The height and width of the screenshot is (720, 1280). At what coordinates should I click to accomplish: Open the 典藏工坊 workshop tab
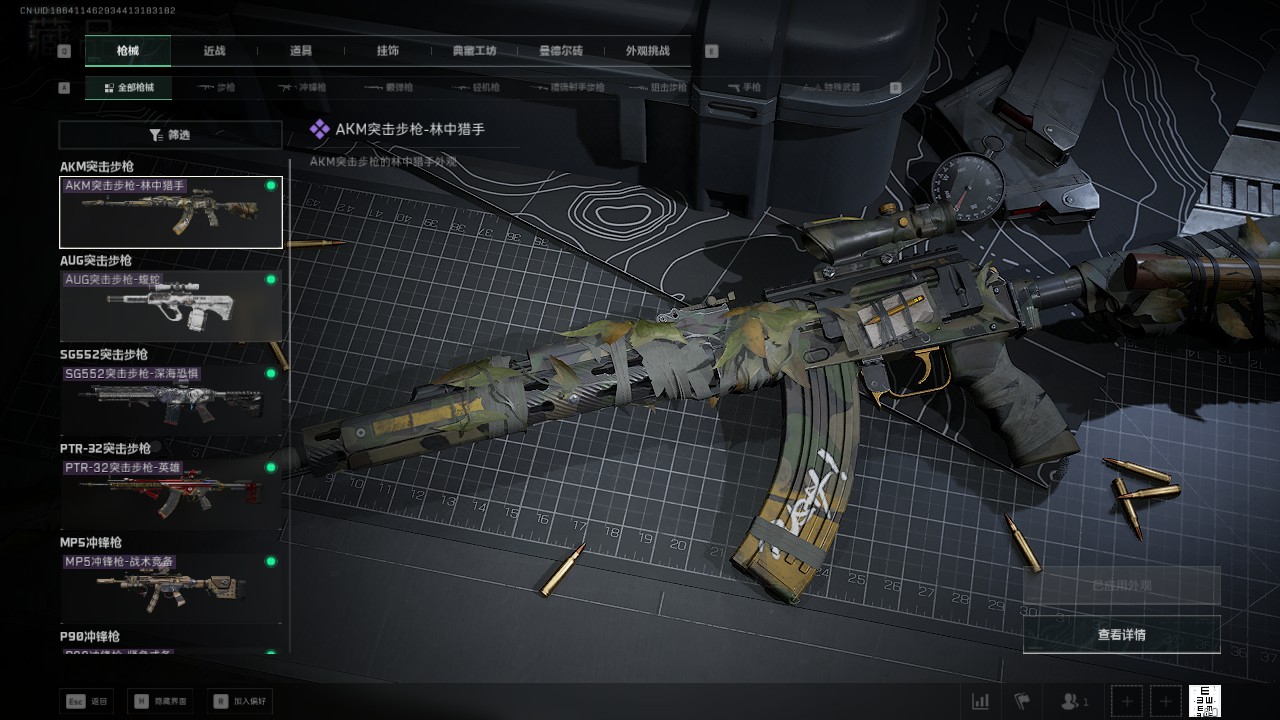coord(474,51)
